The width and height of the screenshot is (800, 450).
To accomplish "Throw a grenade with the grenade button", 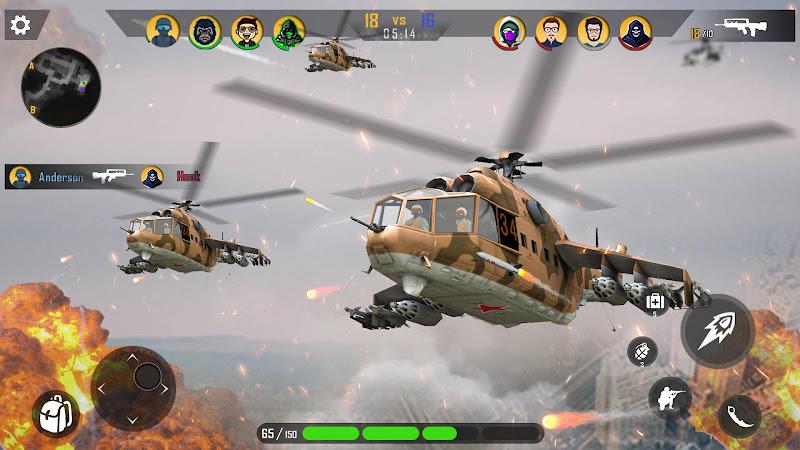I will [642, 351].
